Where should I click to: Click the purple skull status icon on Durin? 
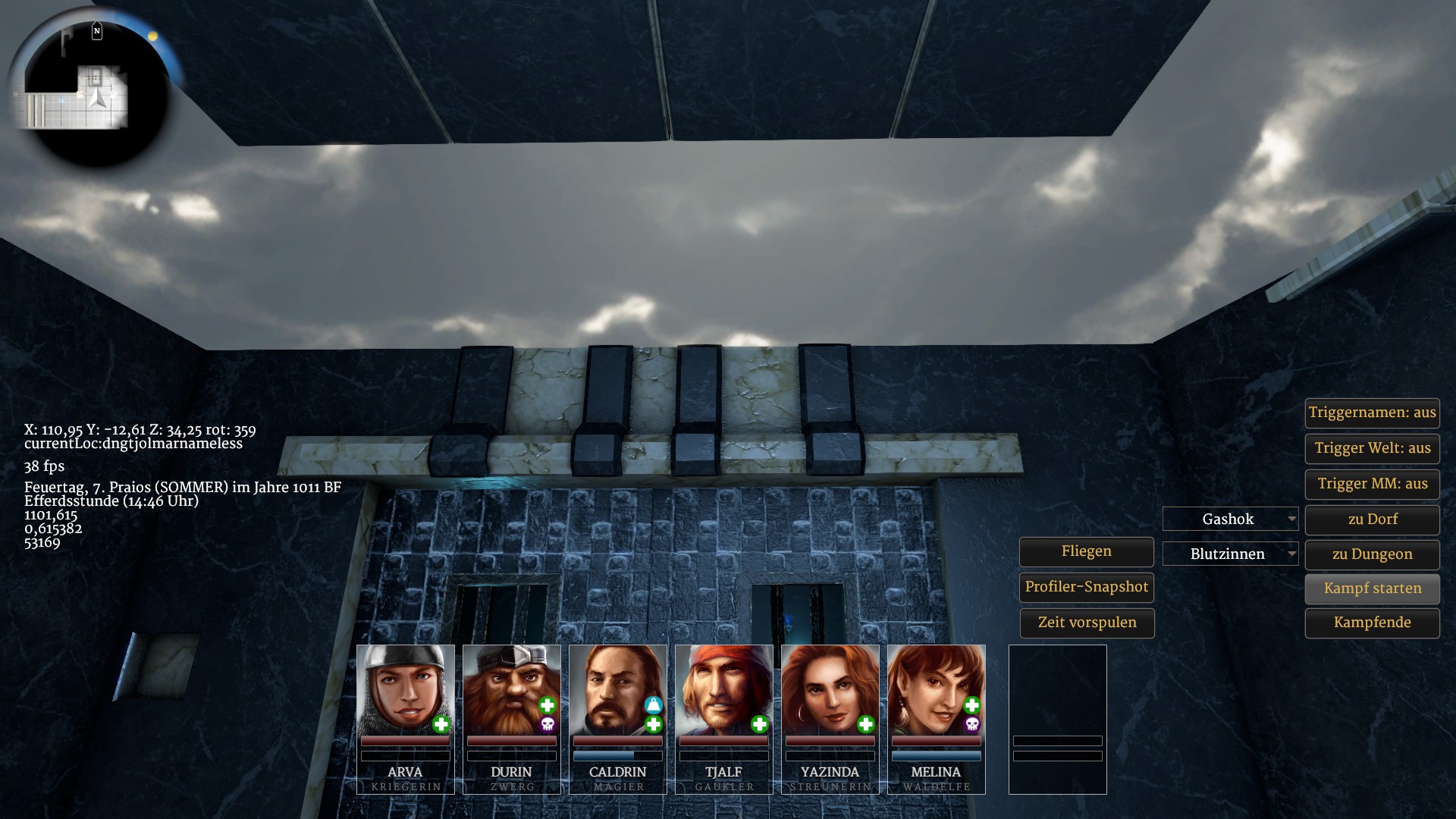point(547,725)
